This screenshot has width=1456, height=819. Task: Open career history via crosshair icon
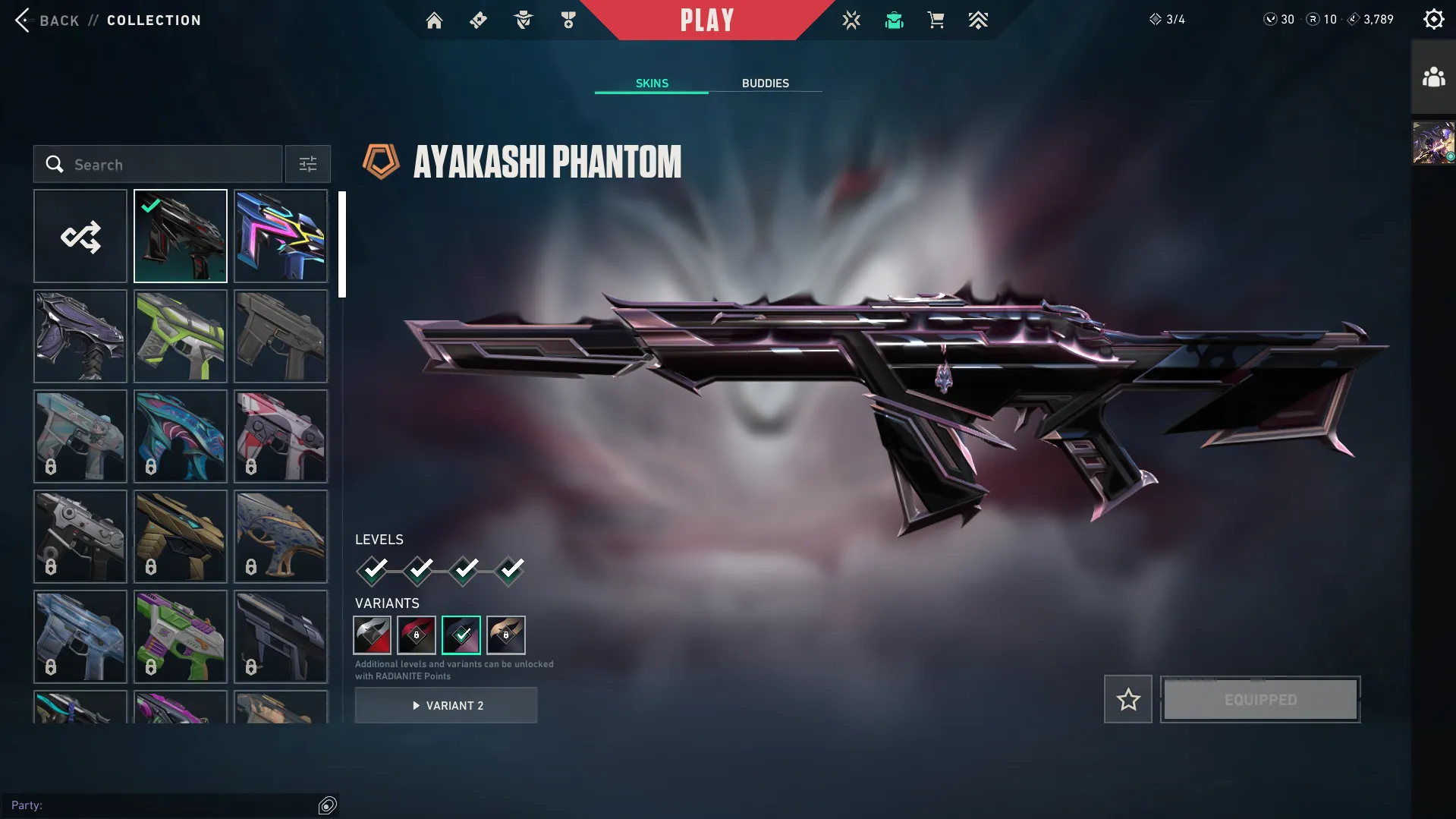pos(851,20)
